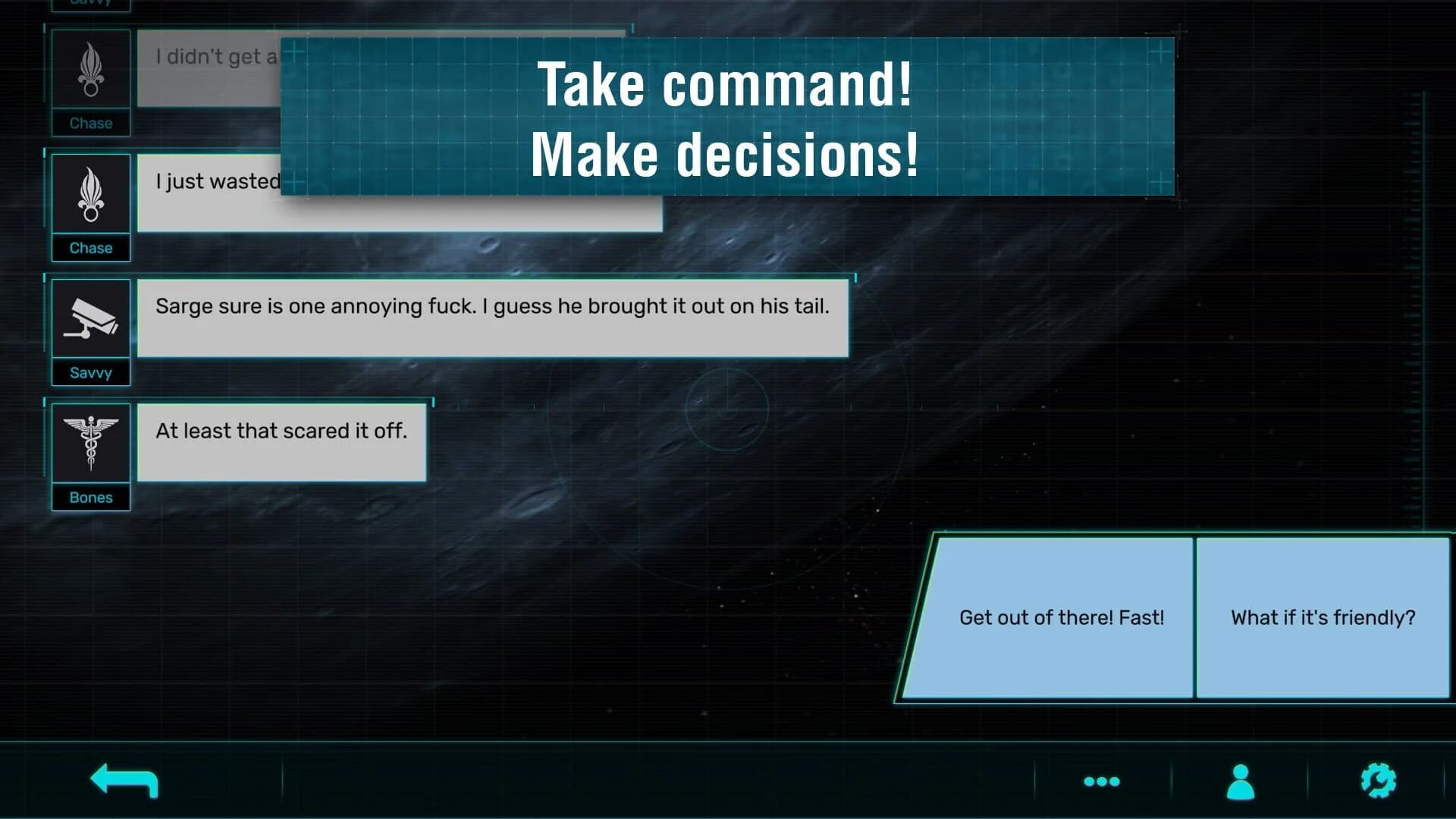The height and width of the screenshot is (819, 1456).
Task: Click the Savvy name label
Action: (x=90, y=372)
